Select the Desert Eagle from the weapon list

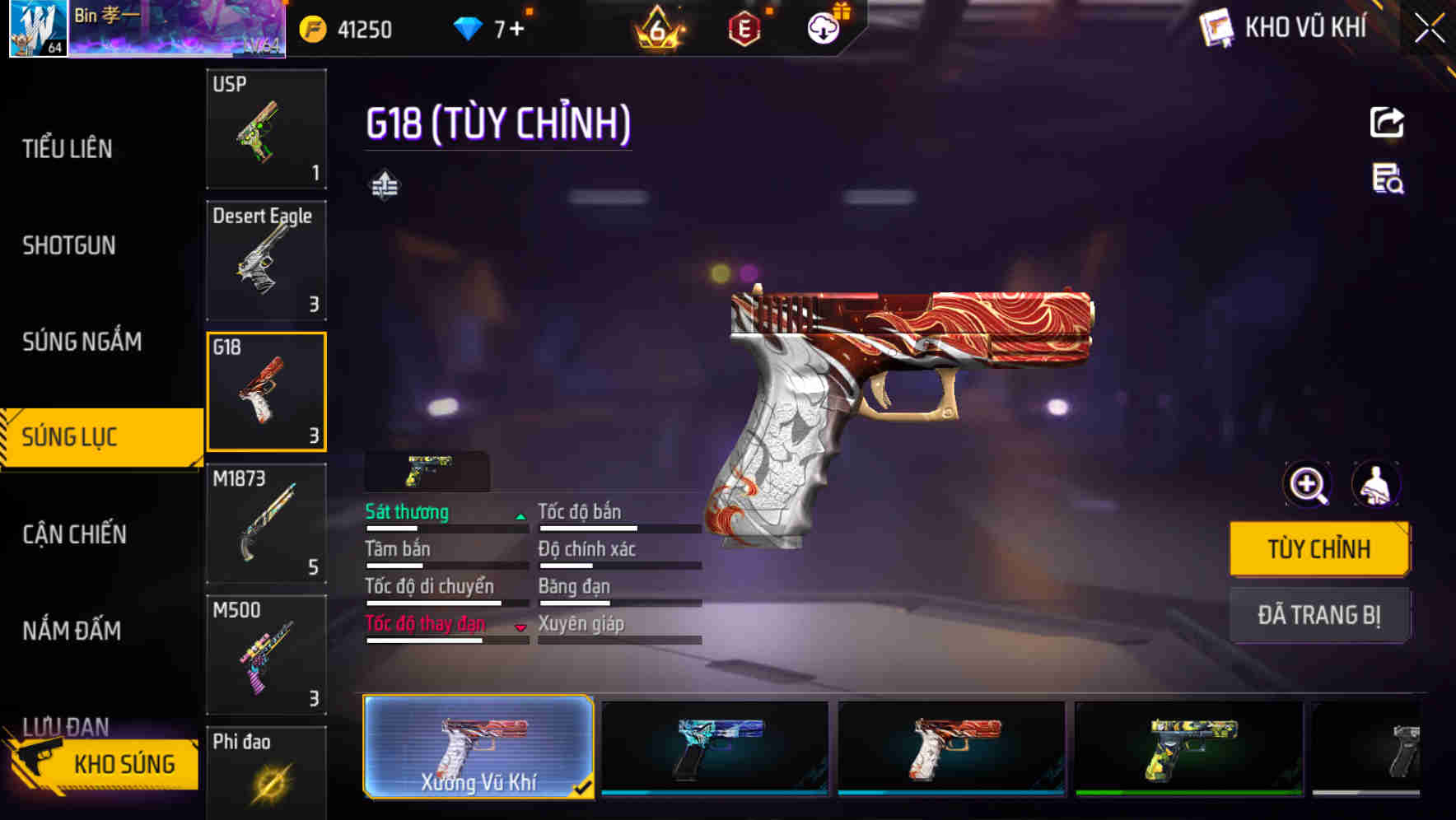[265, 259]
